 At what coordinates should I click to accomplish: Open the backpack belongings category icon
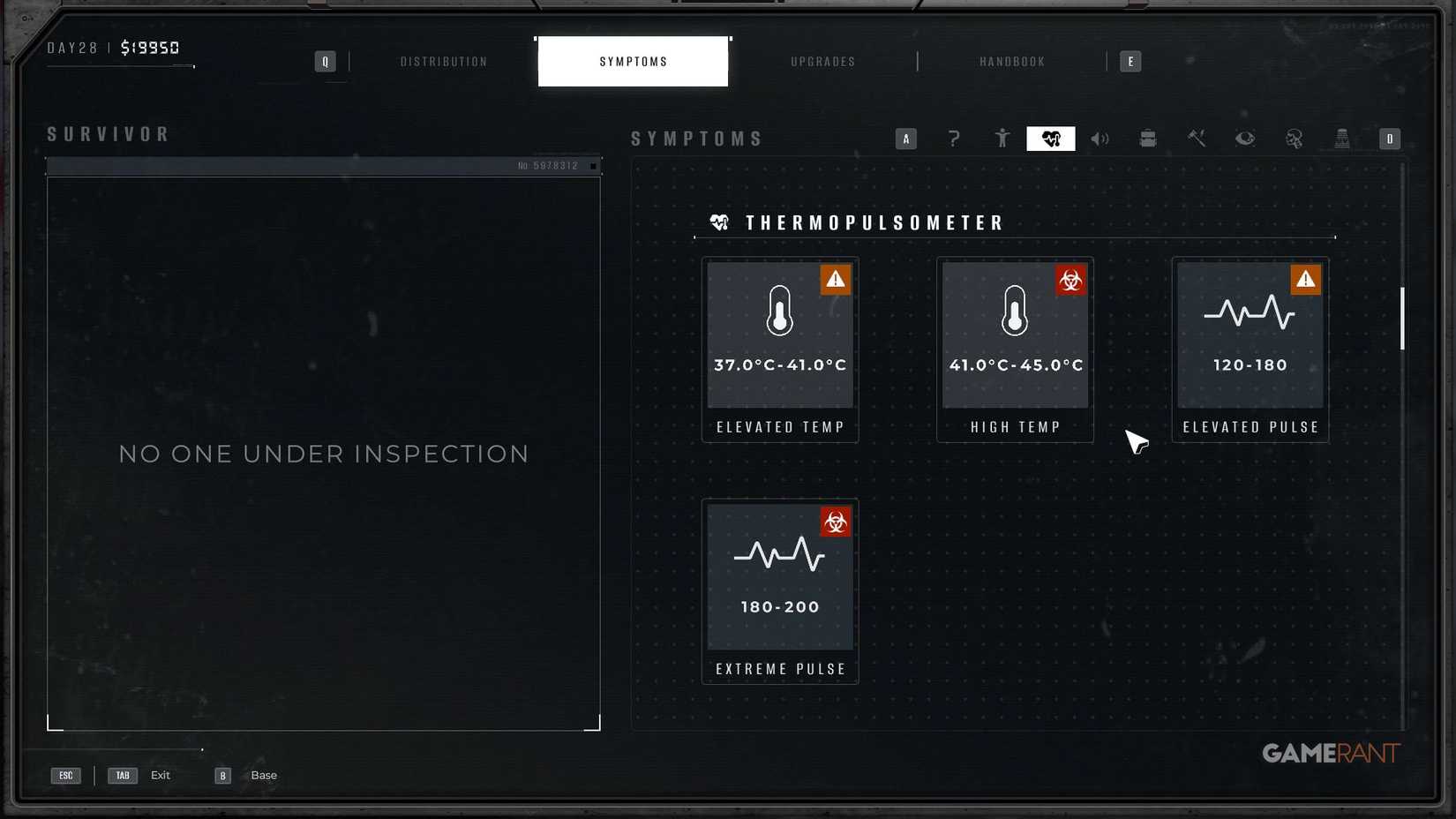(1148, 139)
